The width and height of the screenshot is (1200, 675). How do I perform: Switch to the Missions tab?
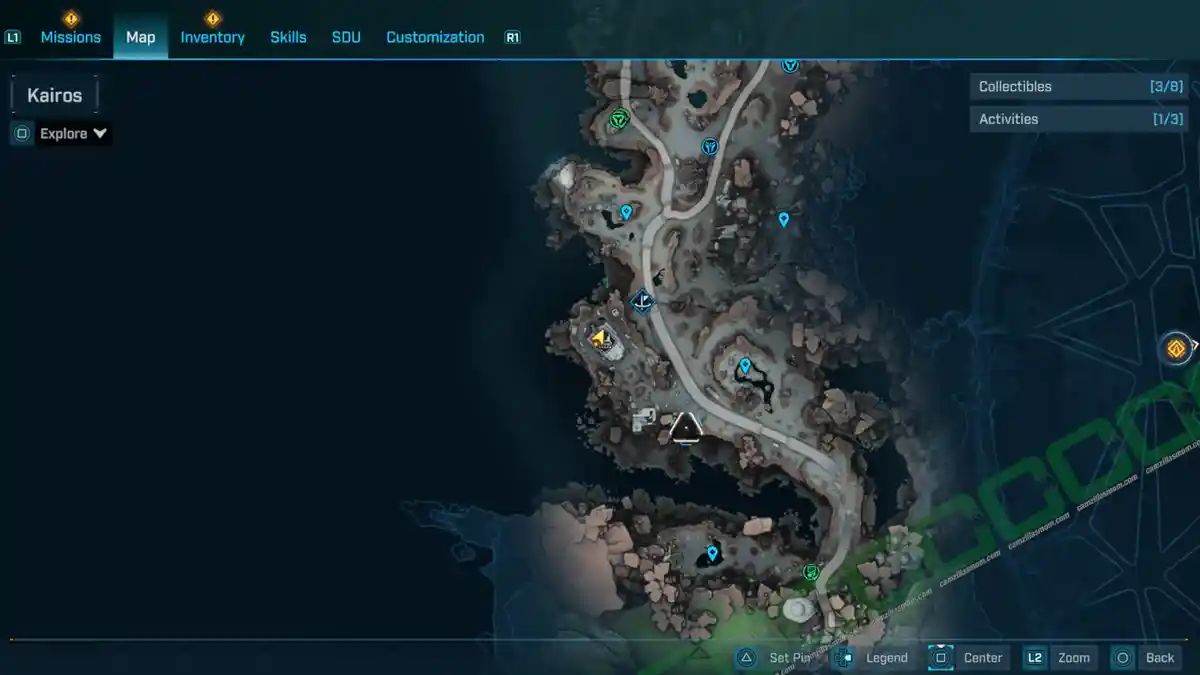coord(70,37)
